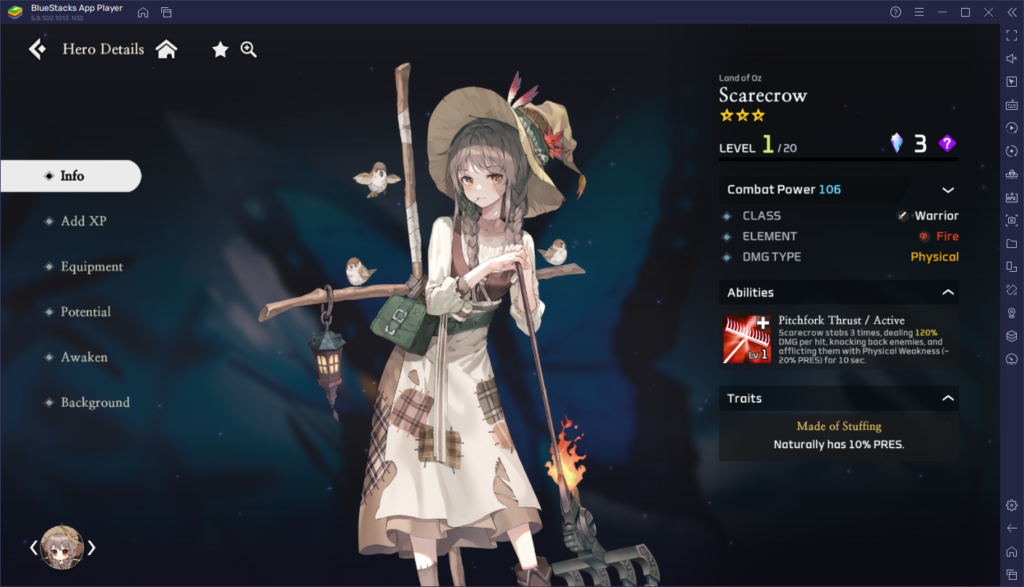Image resolution: width=1024 pixels, height=587 pixels.
Task: Collapse the Traits section
Action: click(948, 399)
